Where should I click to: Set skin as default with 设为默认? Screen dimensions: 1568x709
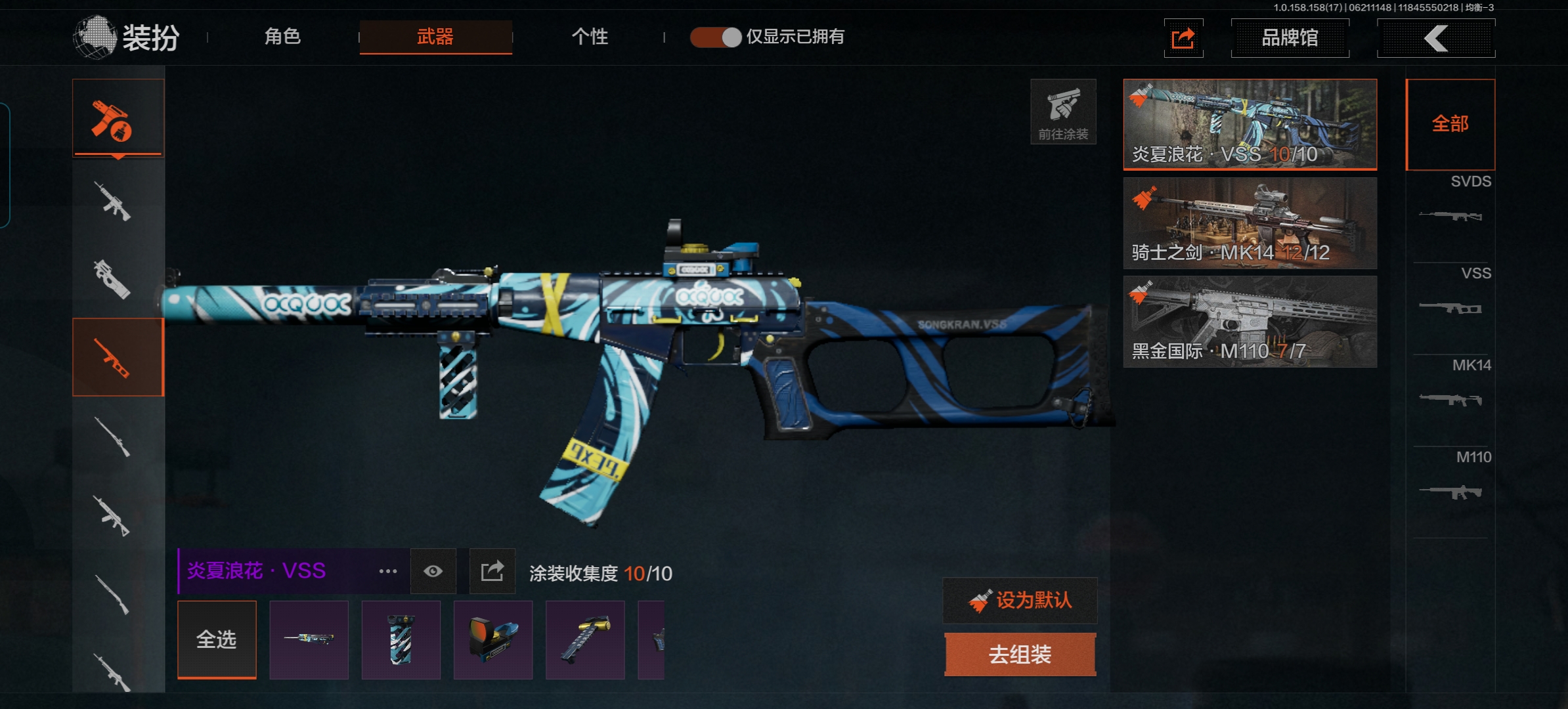pyautogui.click(x=1020, y=600)
